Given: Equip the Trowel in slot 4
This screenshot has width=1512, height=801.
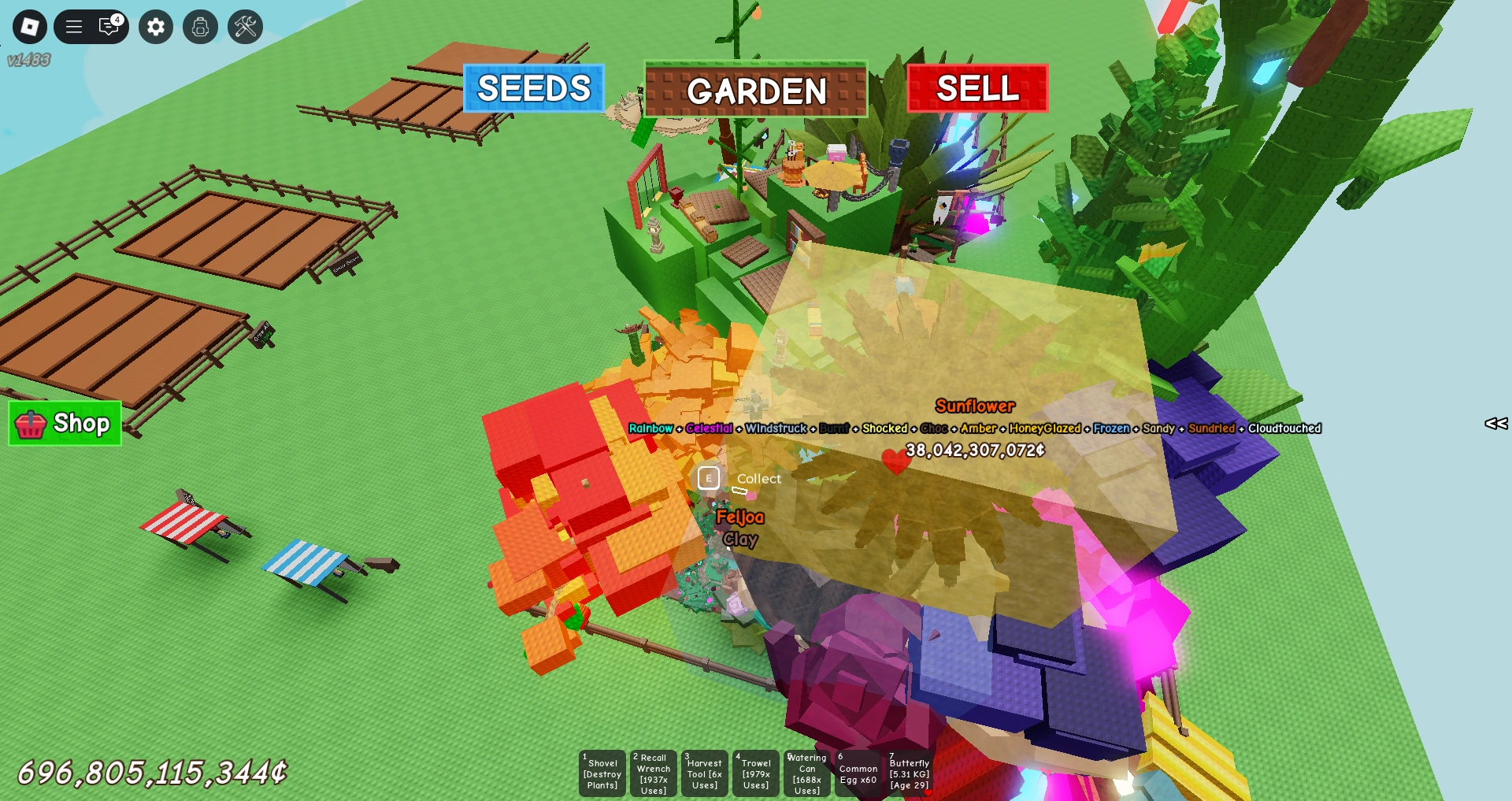Looking at the screenshot, I should (x=755, y=773).
